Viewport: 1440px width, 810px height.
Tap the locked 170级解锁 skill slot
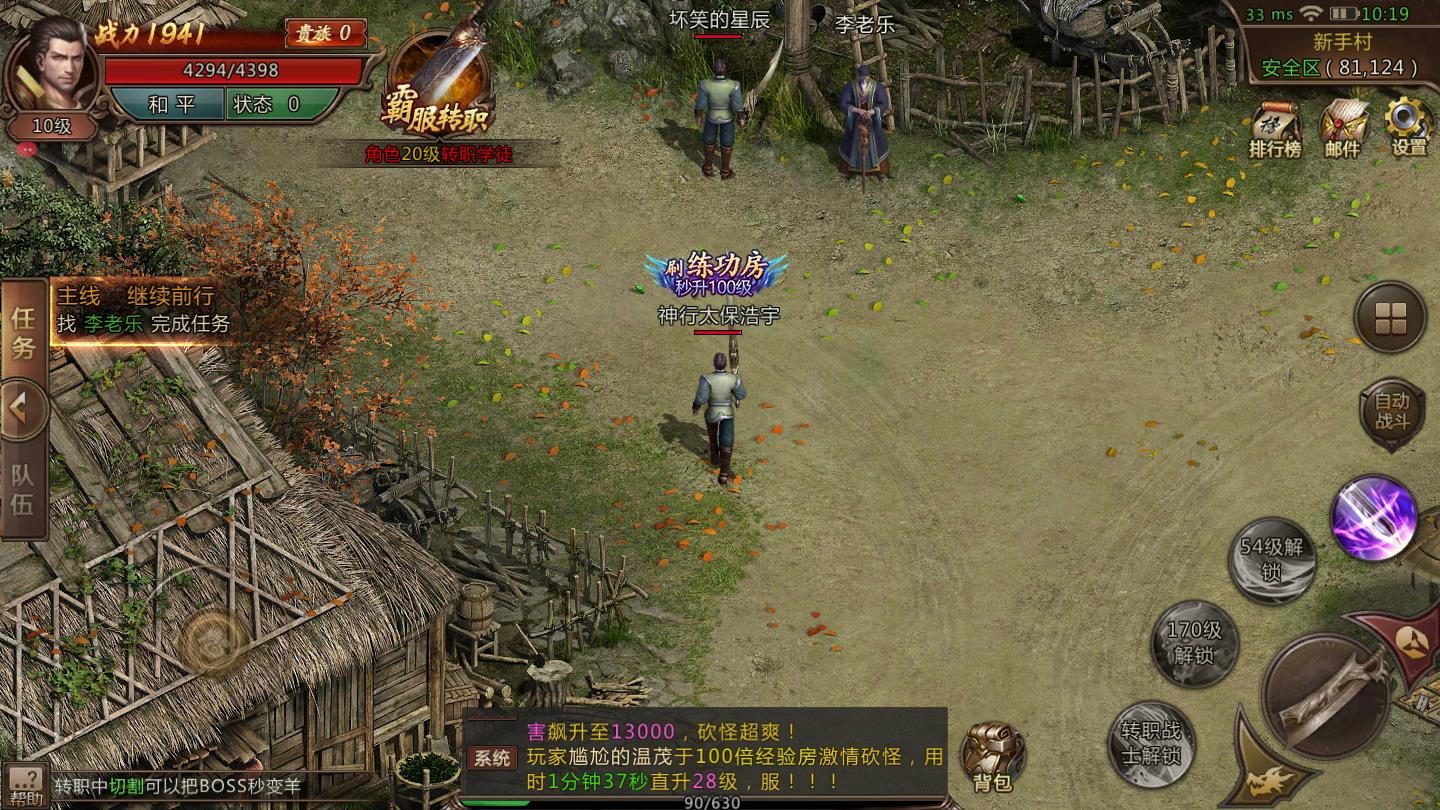point(1194,643)
